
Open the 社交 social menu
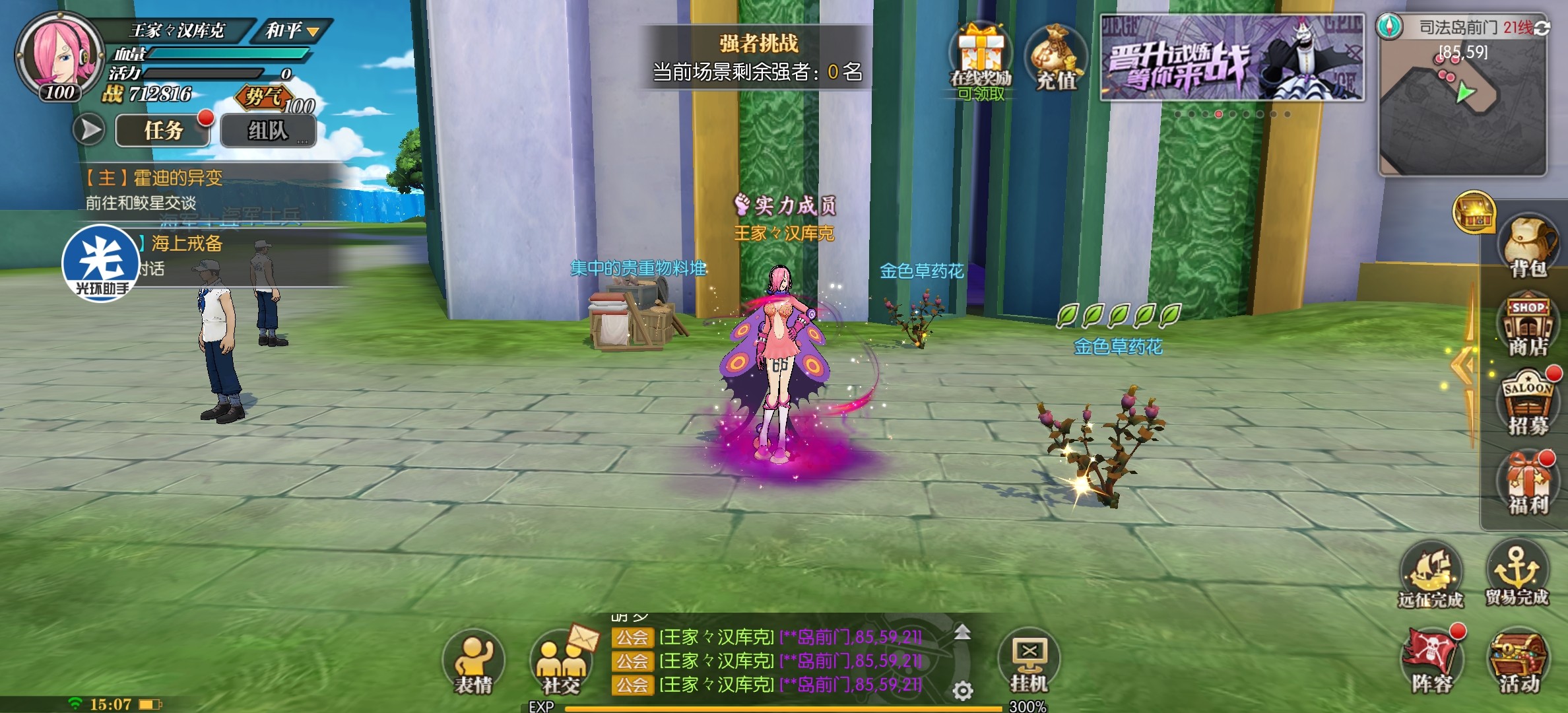561,660
